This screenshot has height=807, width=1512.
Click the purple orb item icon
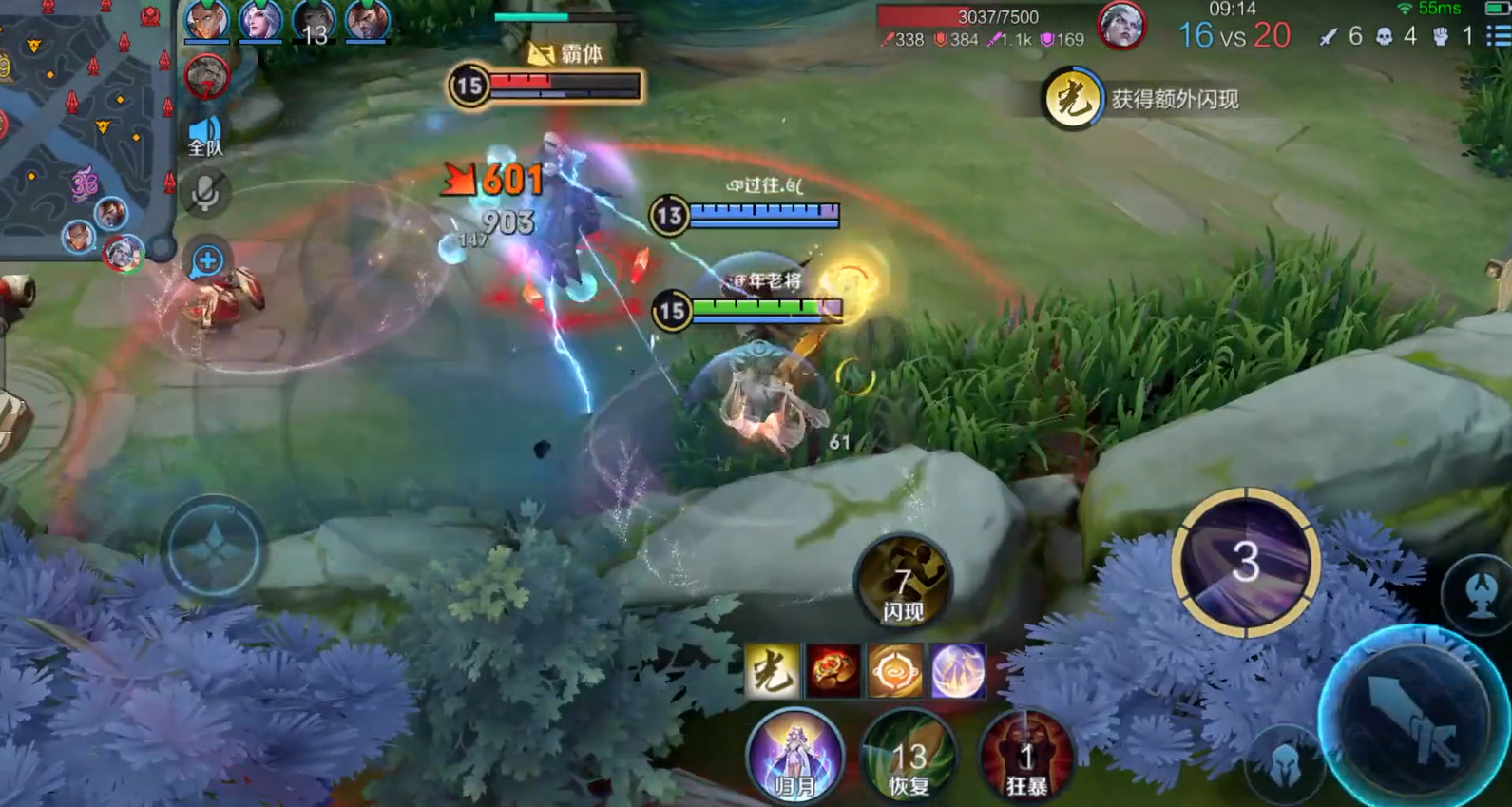click(957, 671)
